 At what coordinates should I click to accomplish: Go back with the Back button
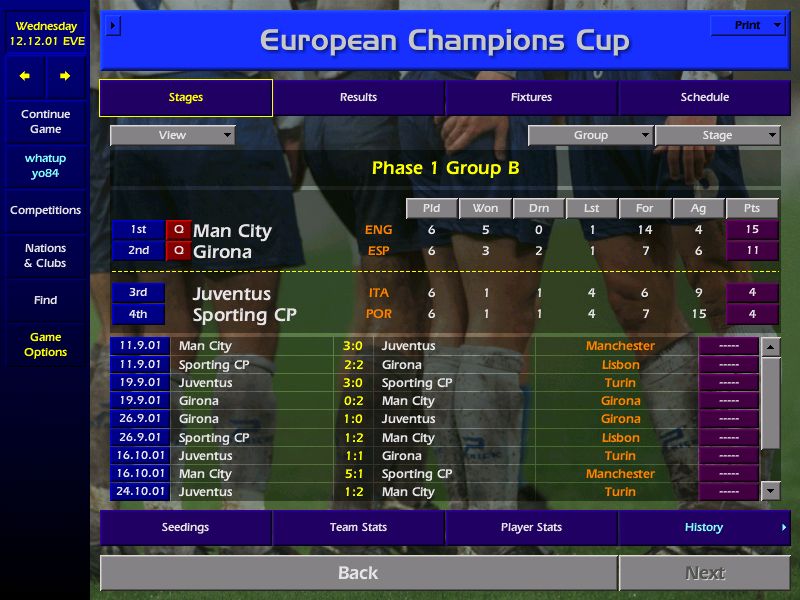pos(358,573)
